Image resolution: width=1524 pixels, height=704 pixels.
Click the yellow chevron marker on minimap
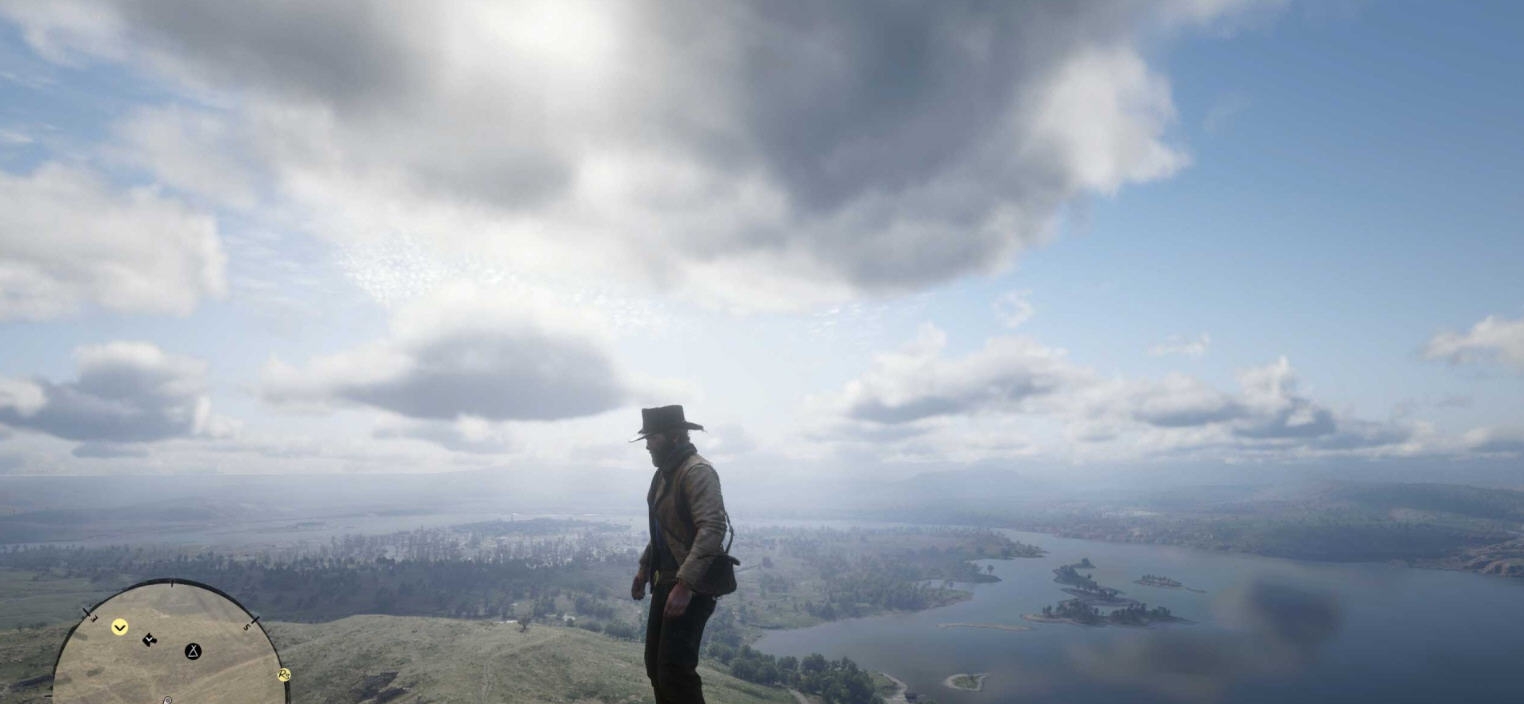[x=120, y=627]
